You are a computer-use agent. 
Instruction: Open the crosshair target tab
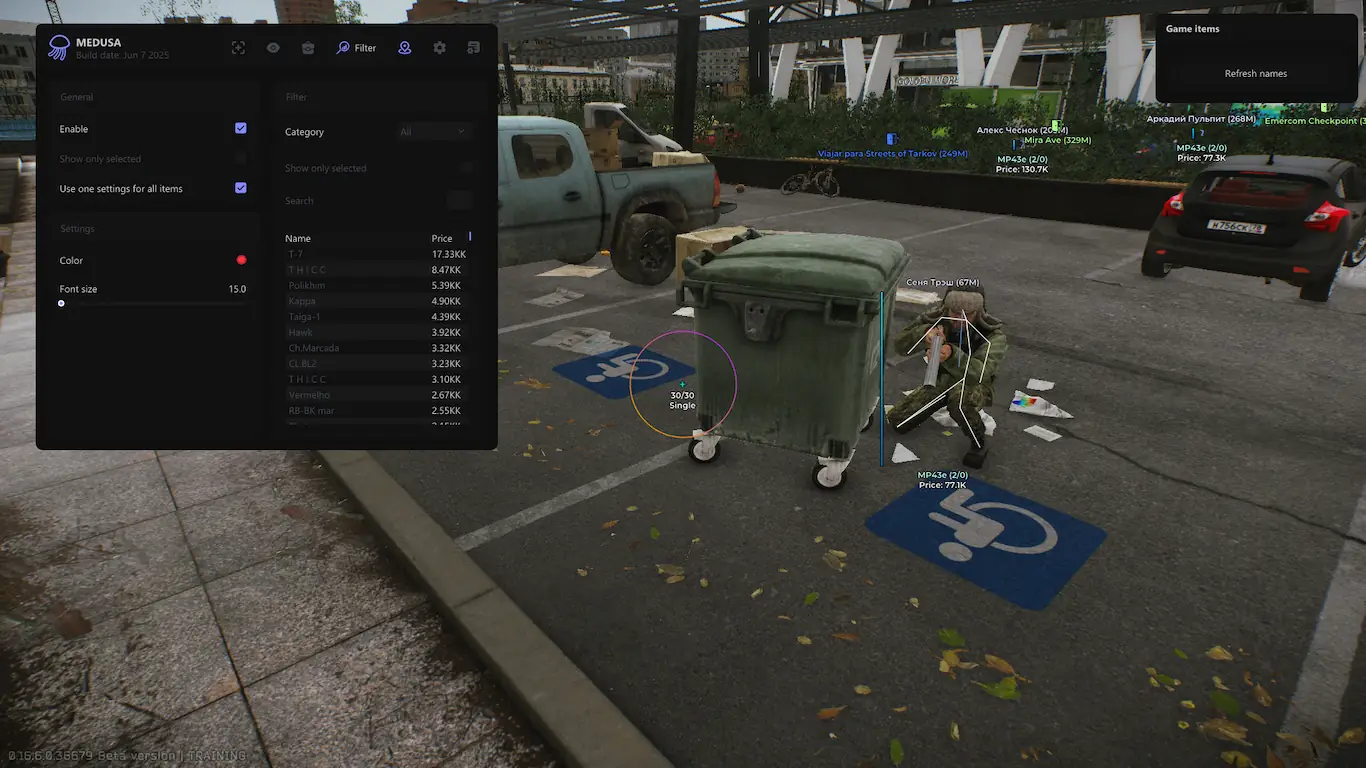(238, 48)
